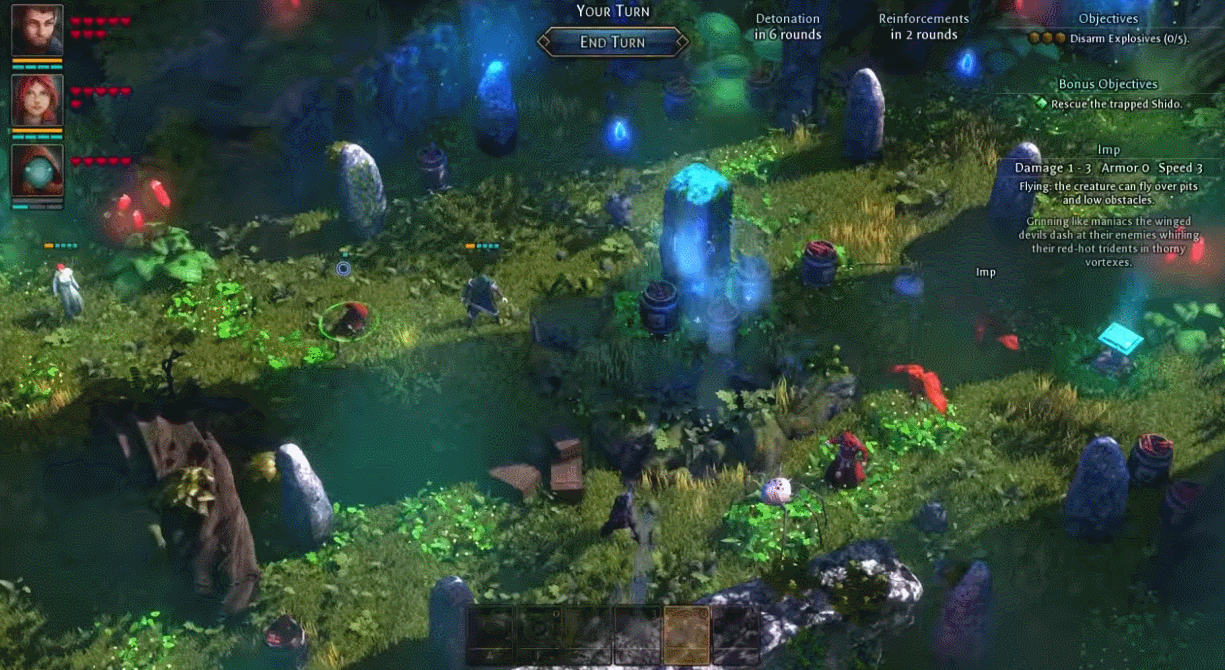This screenshot has height=670, width=1225.
Task: Activate the highlighted orange ability slot
Action: pyautogui.click(x=687, y=634)
